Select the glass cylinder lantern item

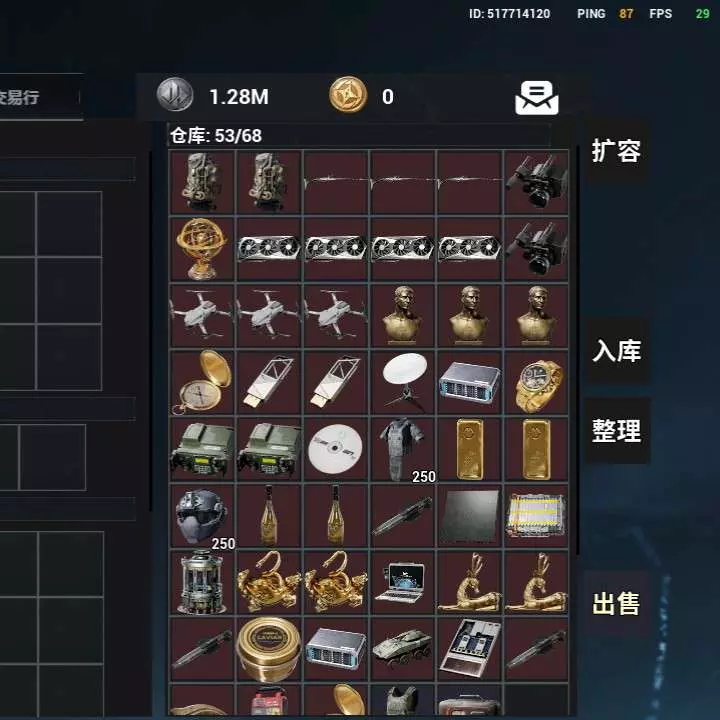point(202,582)
